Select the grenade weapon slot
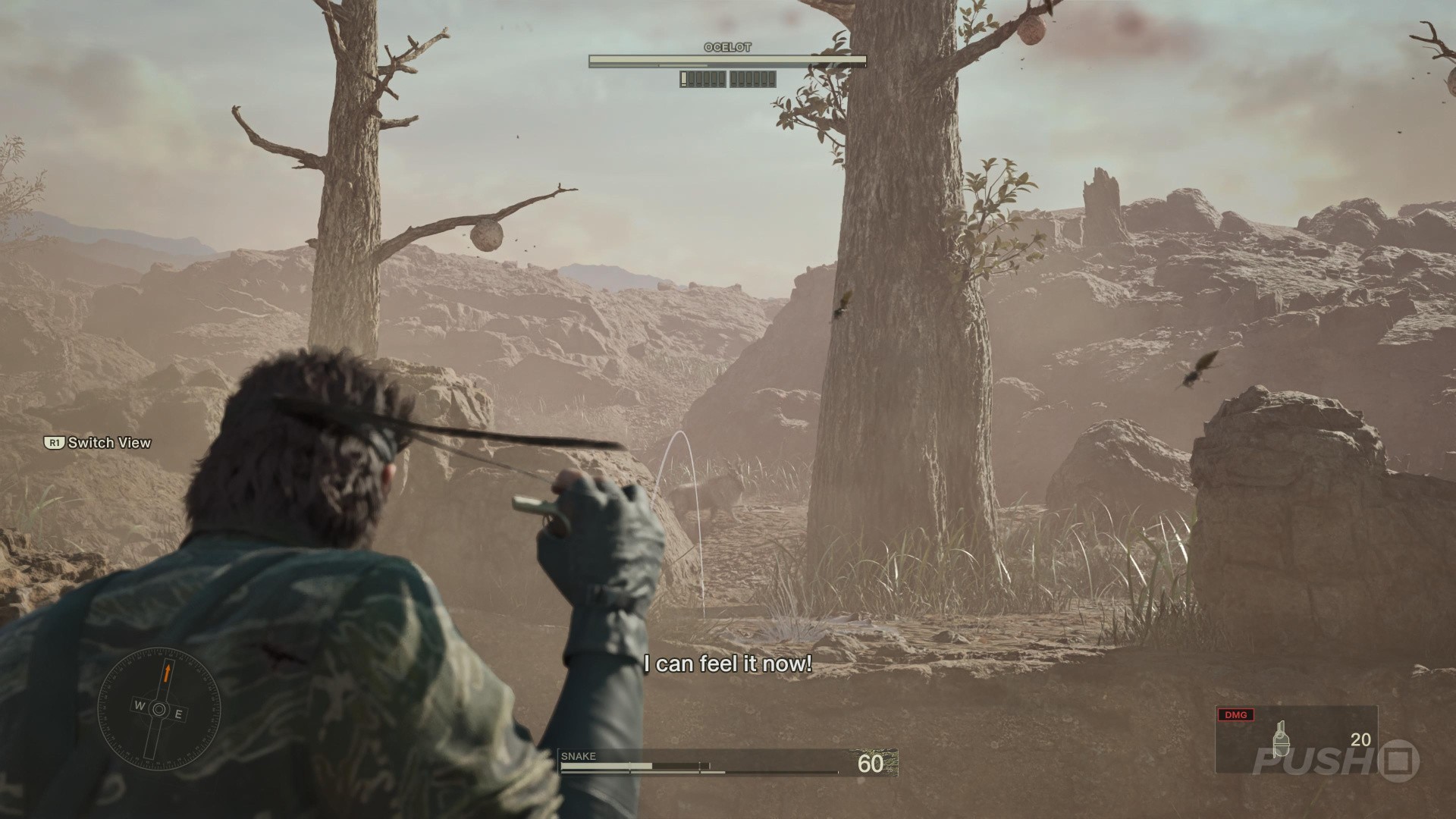 point(1295,739)
